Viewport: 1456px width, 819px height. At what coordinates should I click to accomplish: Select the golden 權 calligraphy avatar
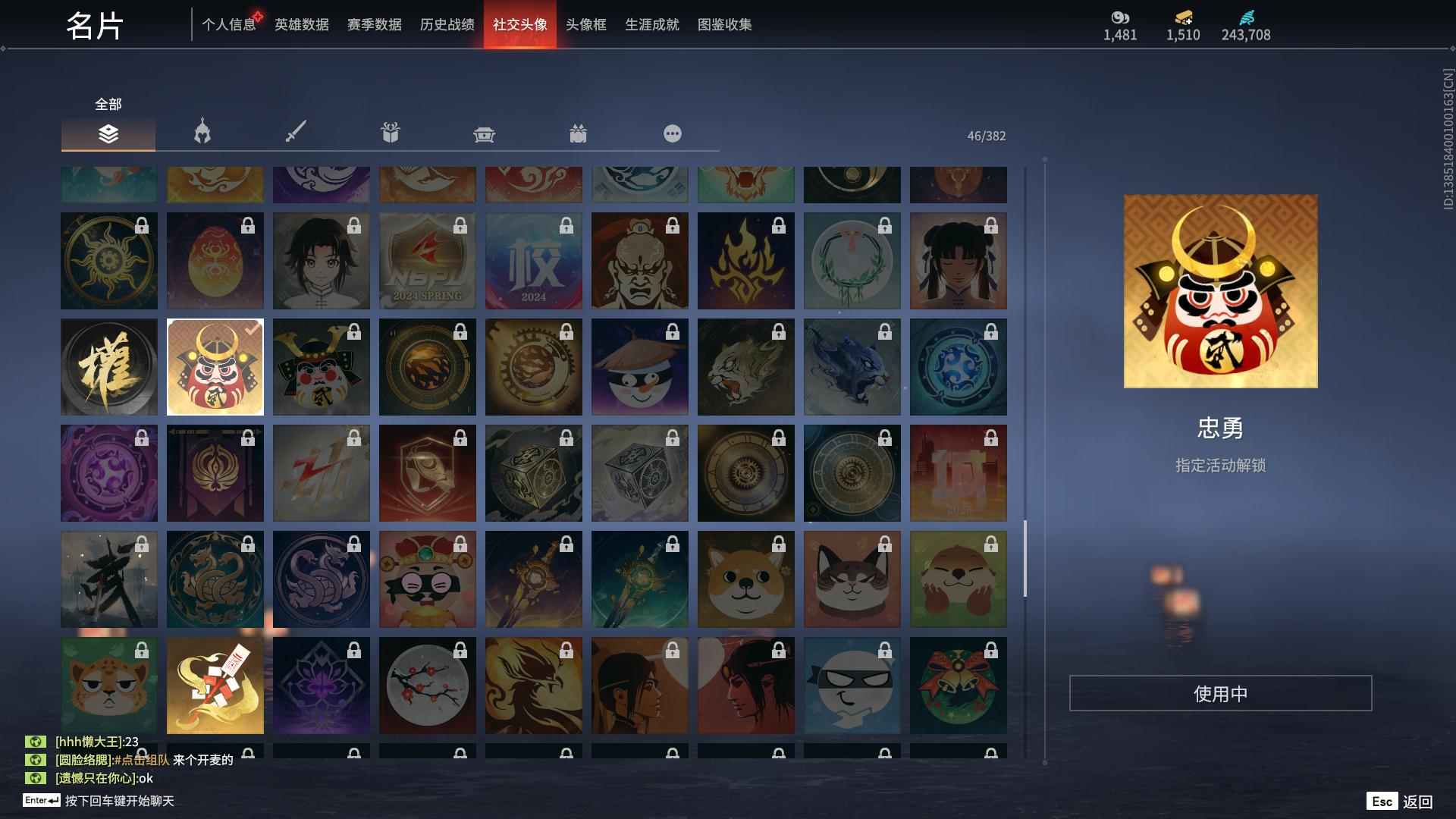(x=108, y=366)
